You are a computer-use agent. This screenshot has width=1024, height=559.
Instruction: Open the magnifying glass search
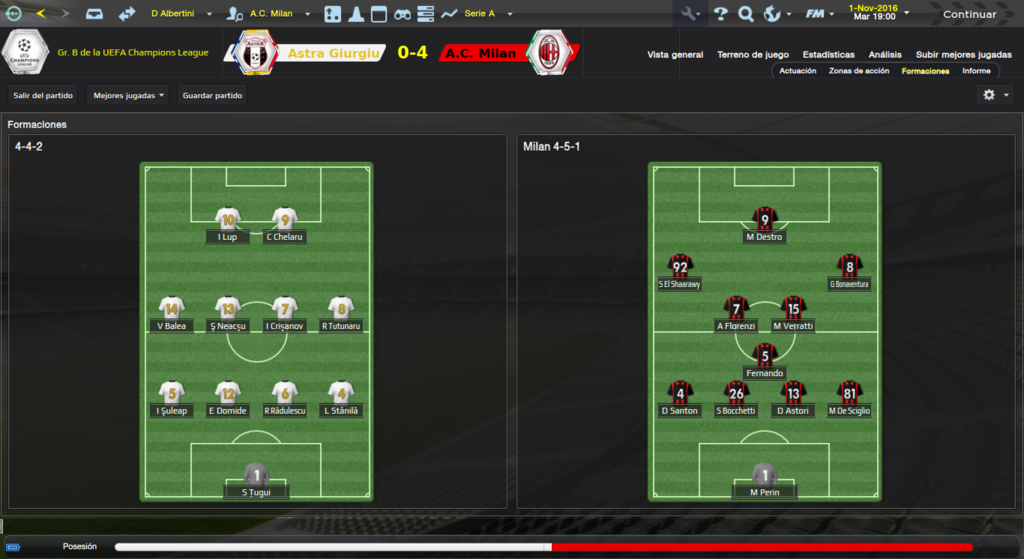[745, 14]
